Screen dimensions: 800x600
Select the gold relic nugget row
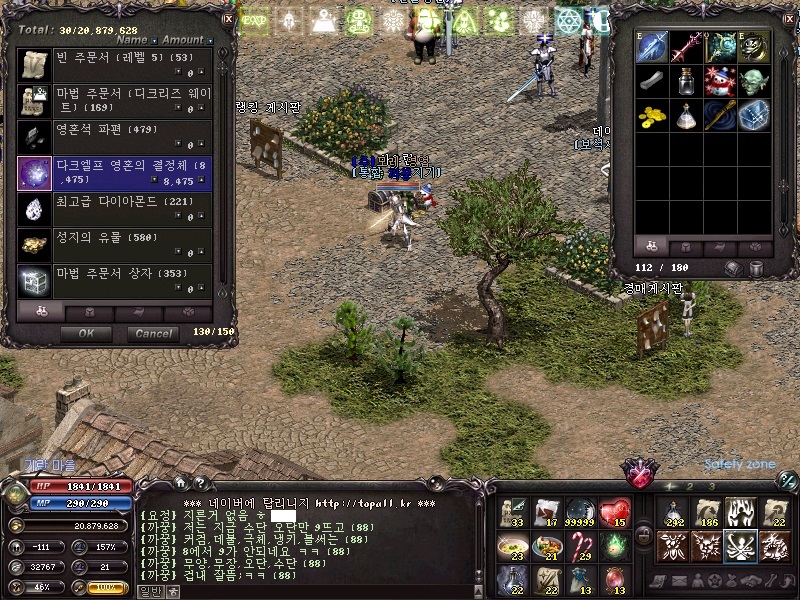click(x=116, y=245)
